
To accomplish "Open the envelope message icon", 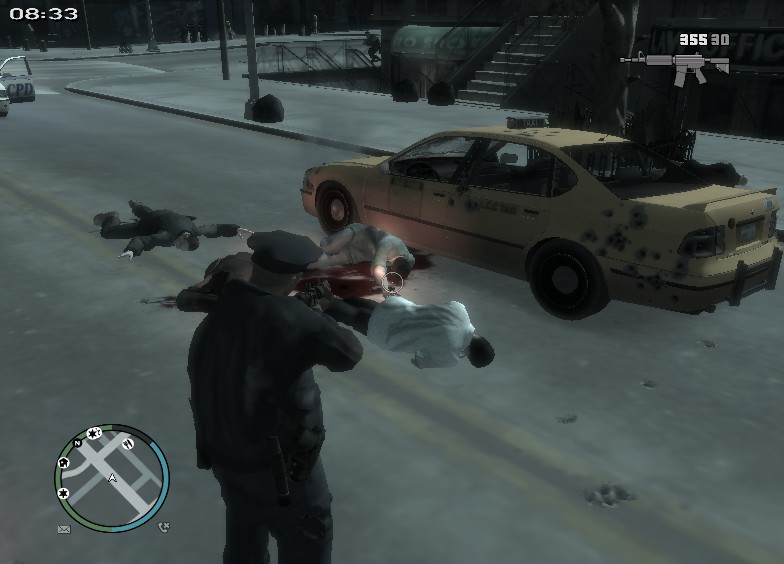I will (x=64, y=528).
